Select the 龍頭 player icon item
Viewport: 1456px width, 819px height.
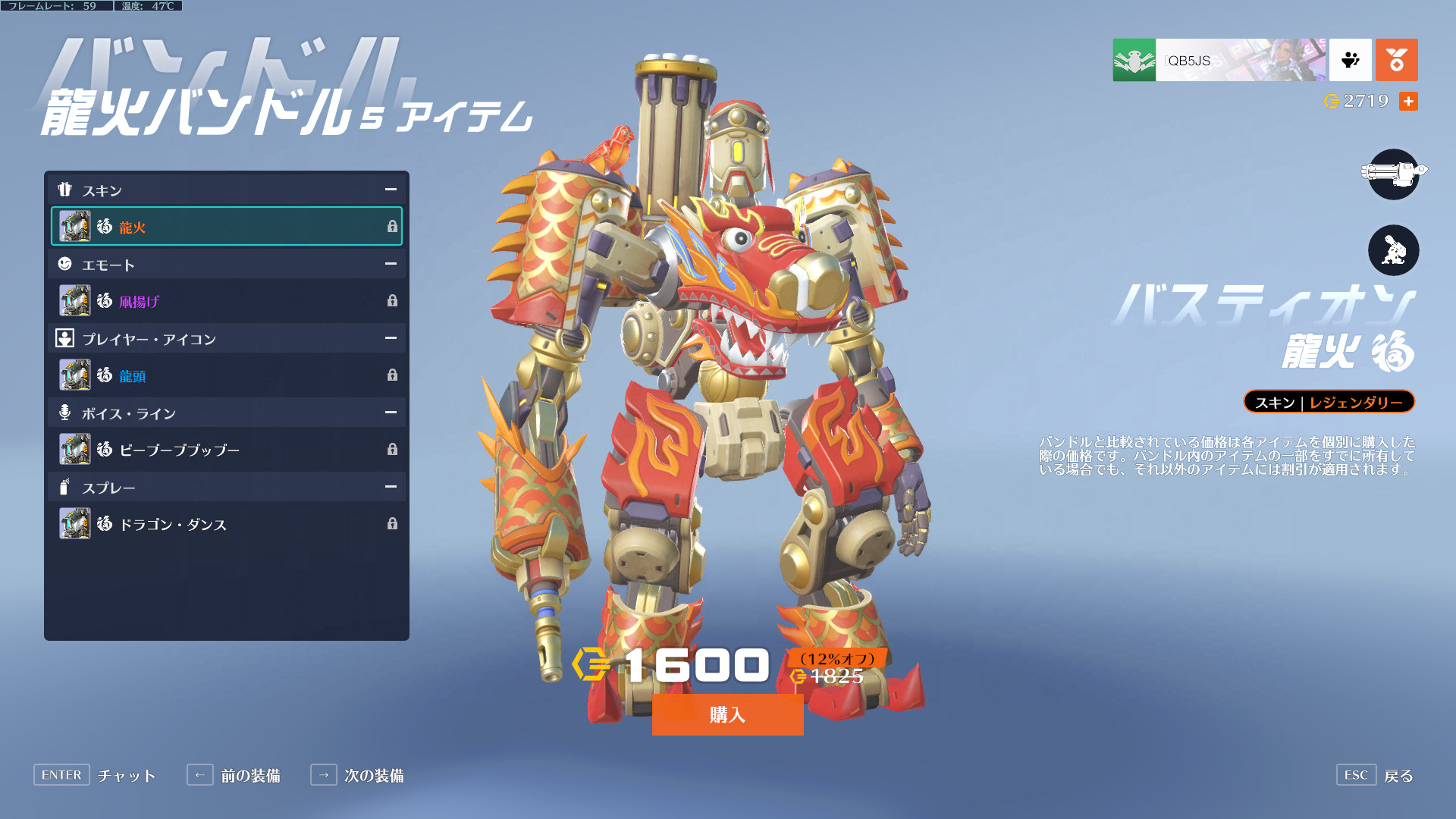[226, 375]
